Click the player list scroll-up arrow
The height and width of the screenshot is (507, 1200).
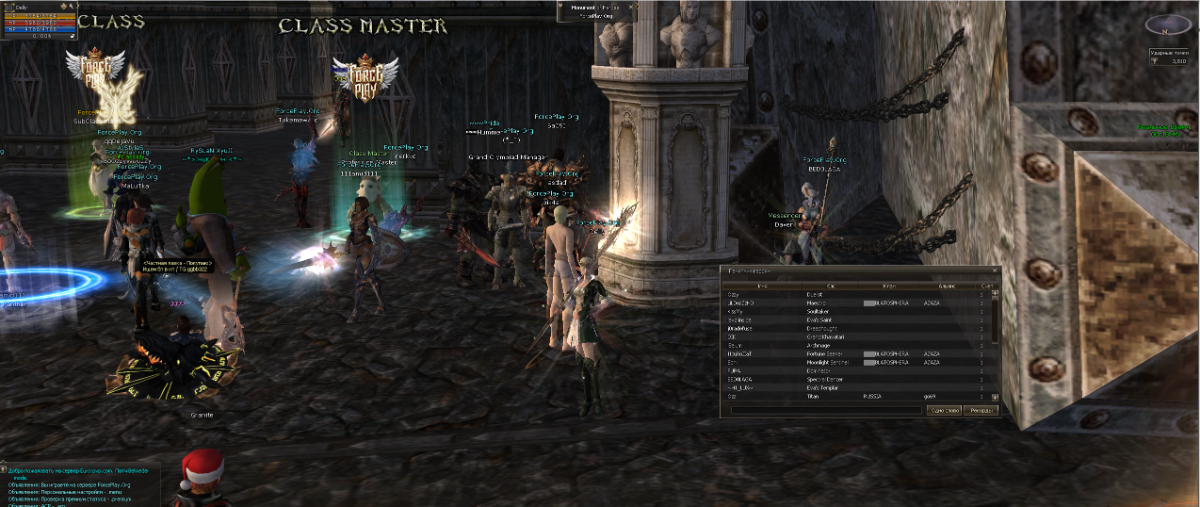pos(995,293)
